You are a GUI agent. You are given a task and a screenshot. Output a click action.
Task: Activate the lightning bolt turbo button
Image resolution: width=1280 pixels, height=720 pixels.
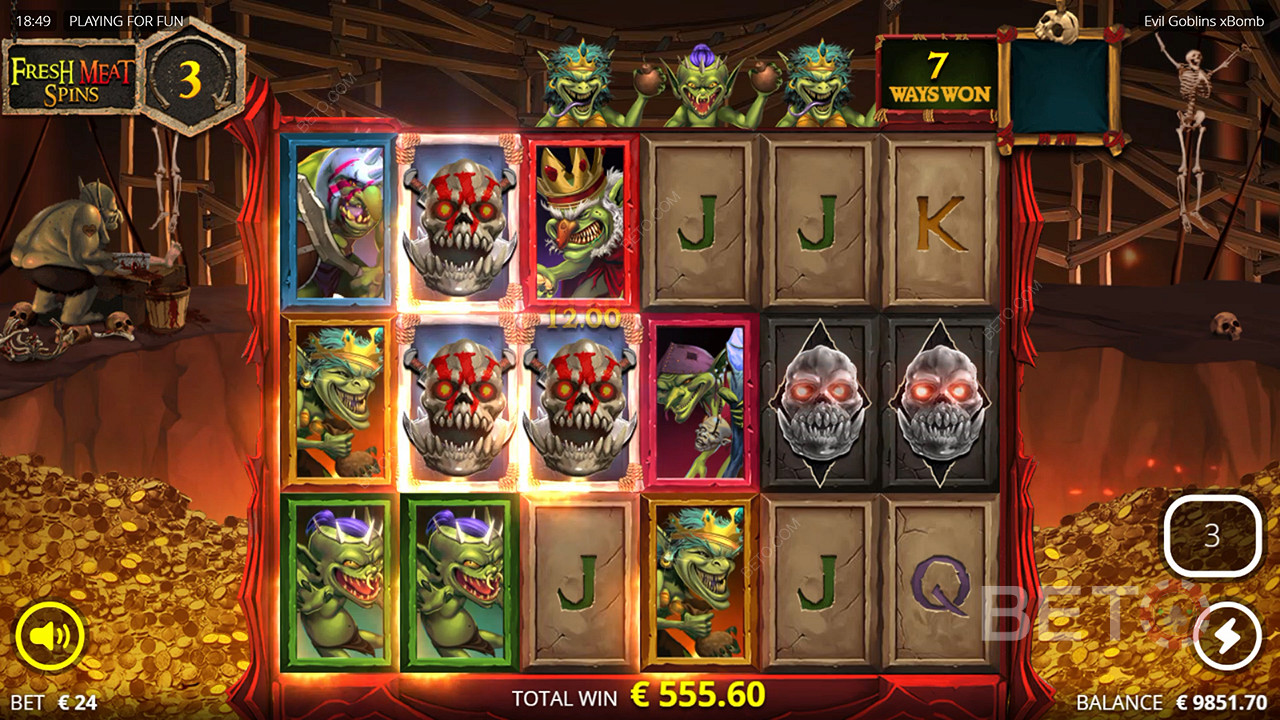pos(1226,636)
